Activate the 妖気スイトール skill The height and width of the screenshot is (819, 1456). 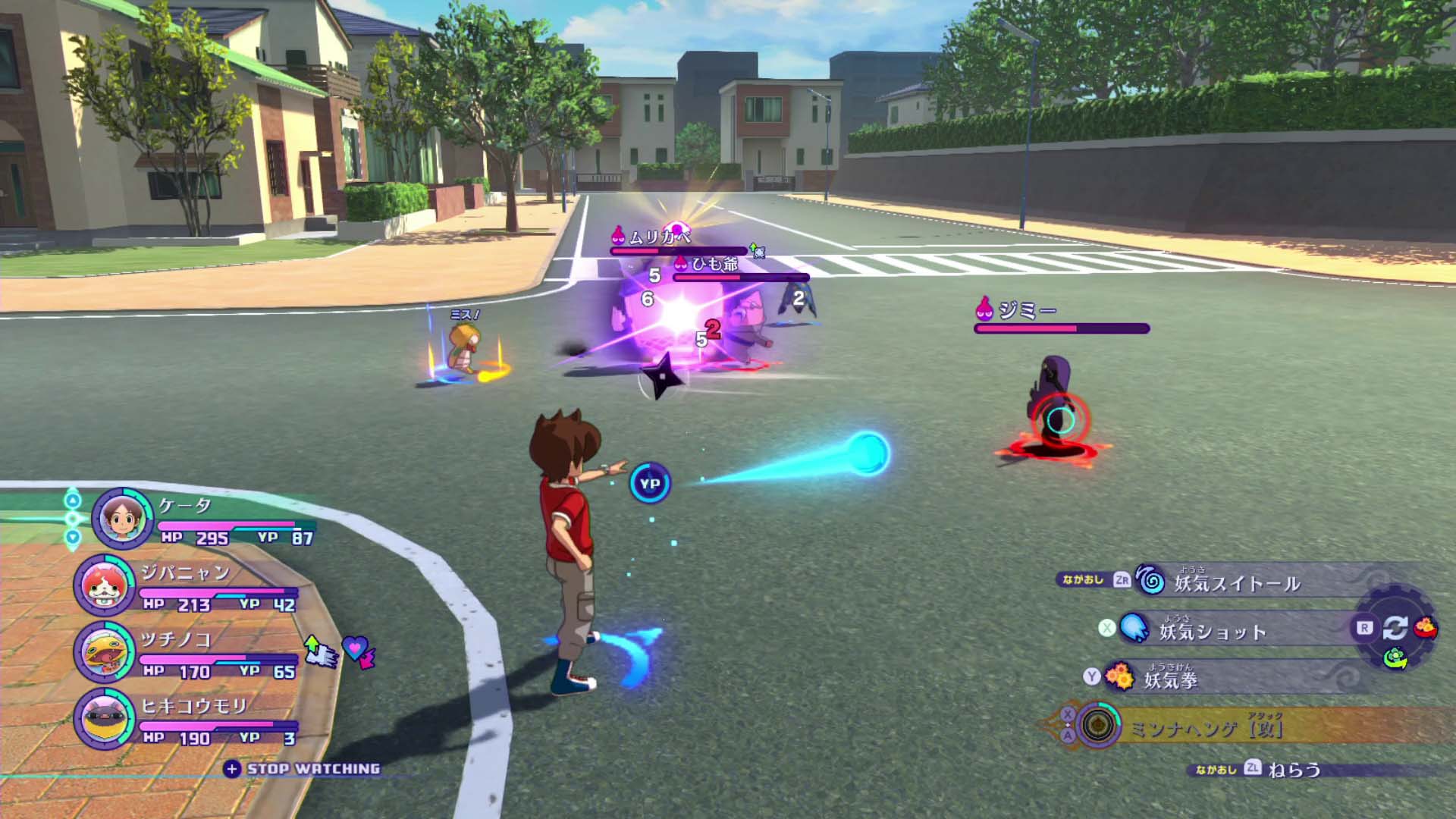[x=1236, y=582]
